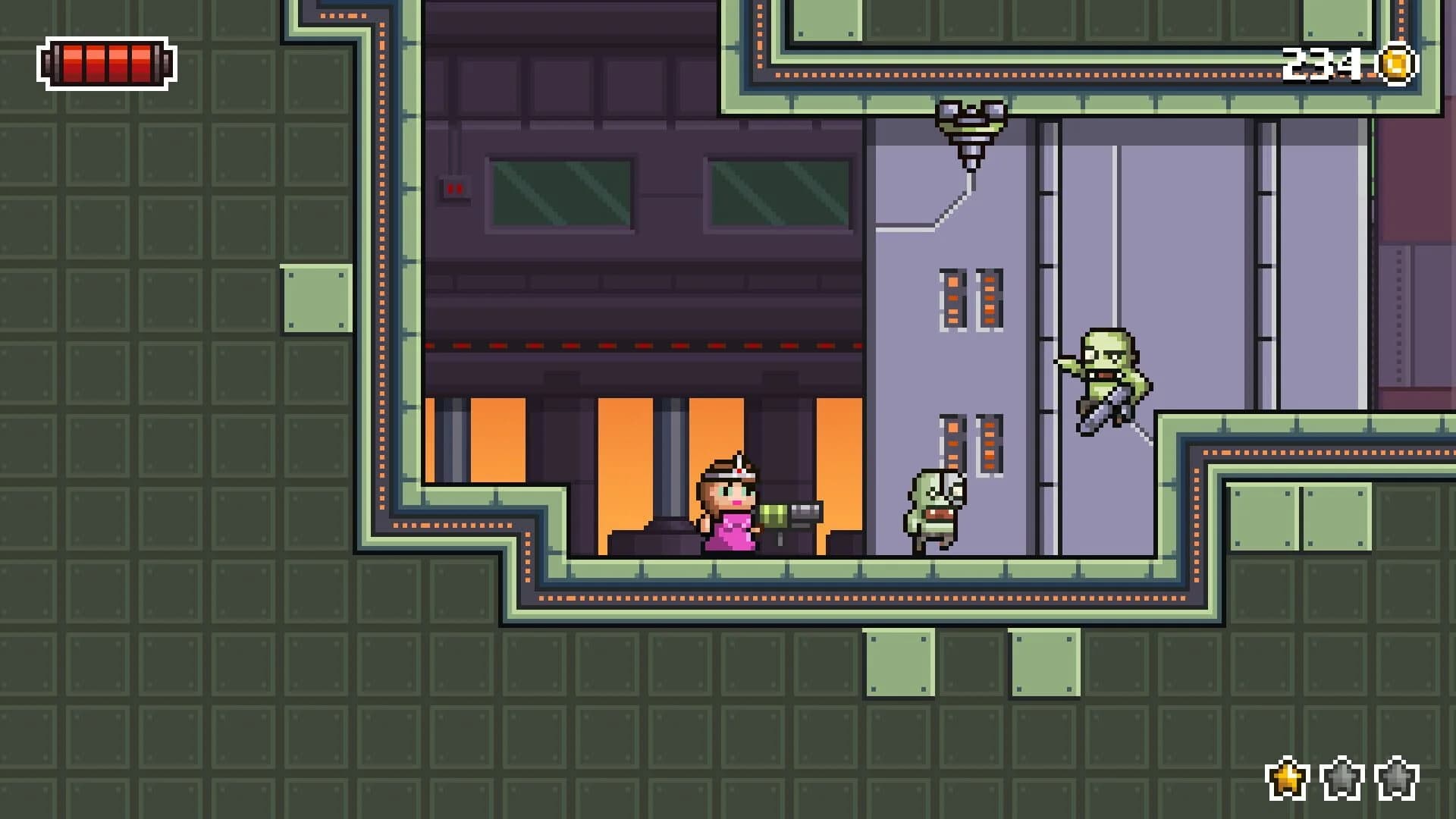Click the left tinted window pane
This screenshot has height=819, width=1456.
coord(560,193)
